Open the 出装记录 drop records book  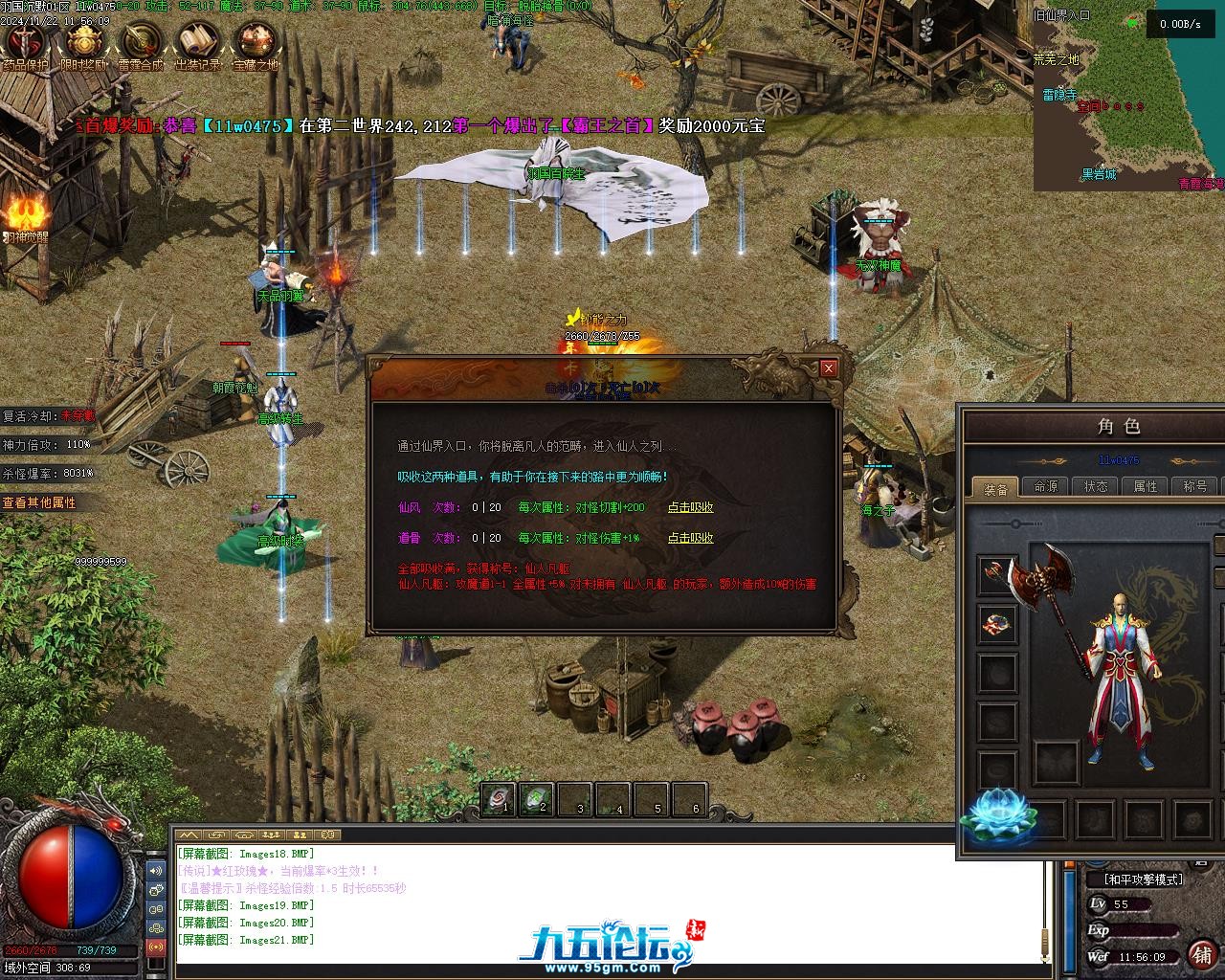click(197, 42)
